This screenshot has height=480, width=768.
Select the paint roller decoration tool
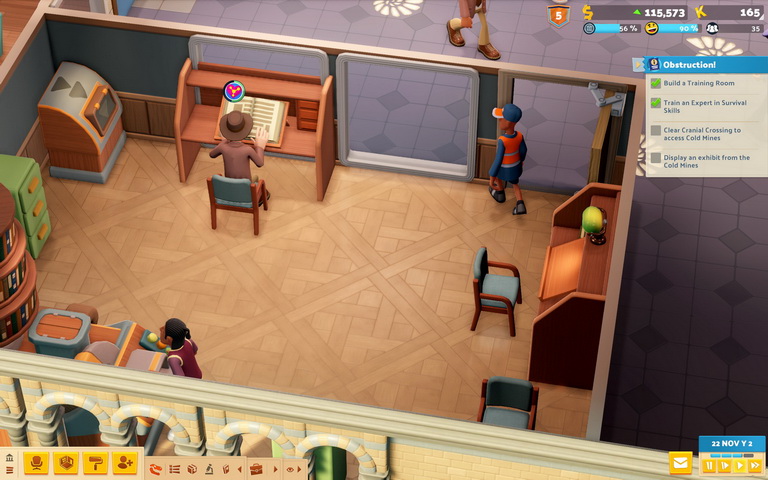(x=96, y=463)
